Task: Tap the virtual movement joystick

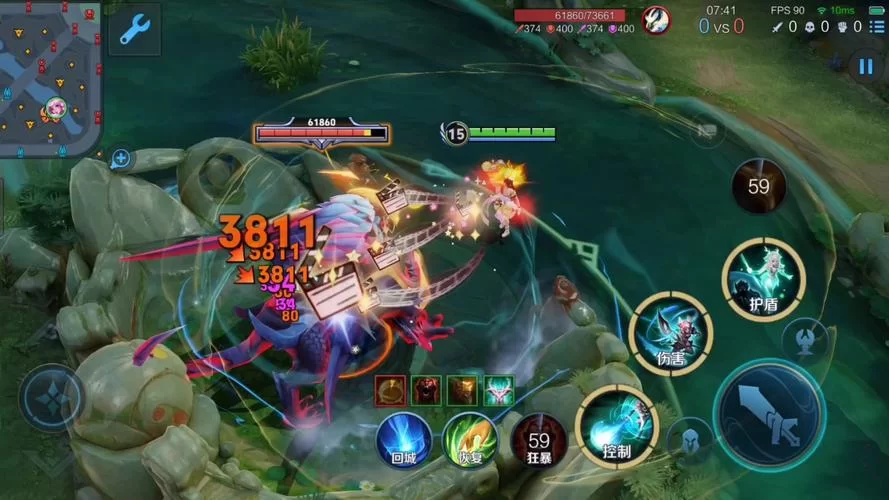Action: coord(51,397)
